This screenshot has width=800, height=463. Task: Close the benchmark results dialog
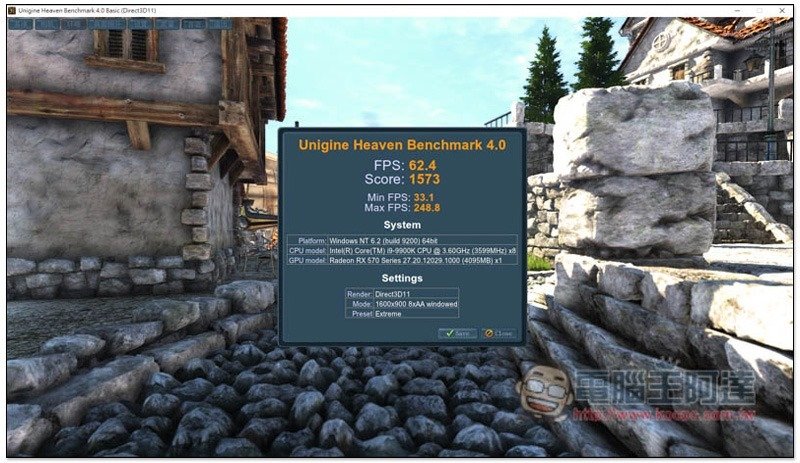pos(499,333)
